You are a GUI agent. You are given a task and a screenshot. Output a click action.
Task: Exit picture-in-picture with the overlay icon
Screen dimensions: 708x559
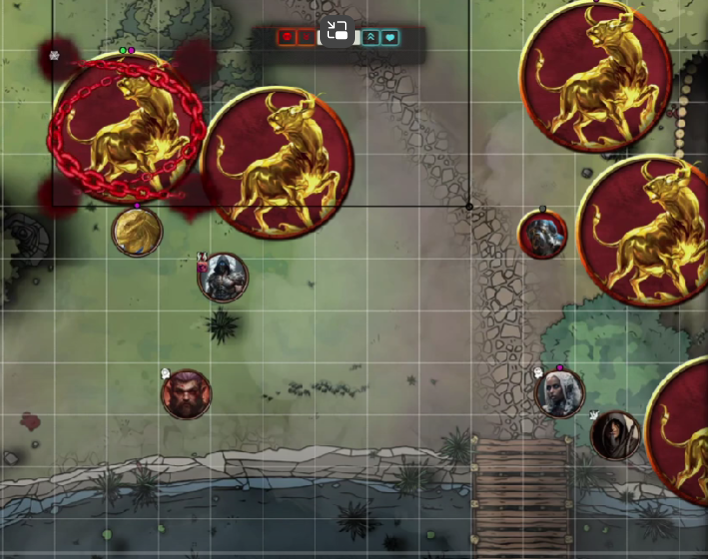point(337,31)
